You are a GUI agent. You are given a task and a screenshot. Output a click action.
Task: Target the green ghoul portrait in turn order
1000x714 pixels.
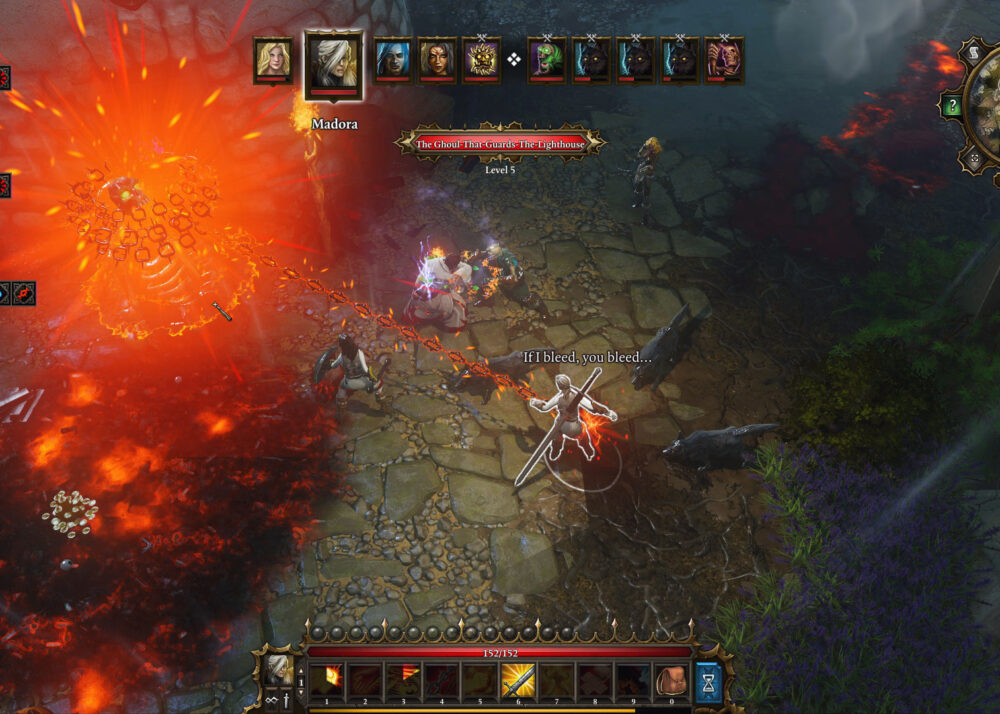click(547, 60)
